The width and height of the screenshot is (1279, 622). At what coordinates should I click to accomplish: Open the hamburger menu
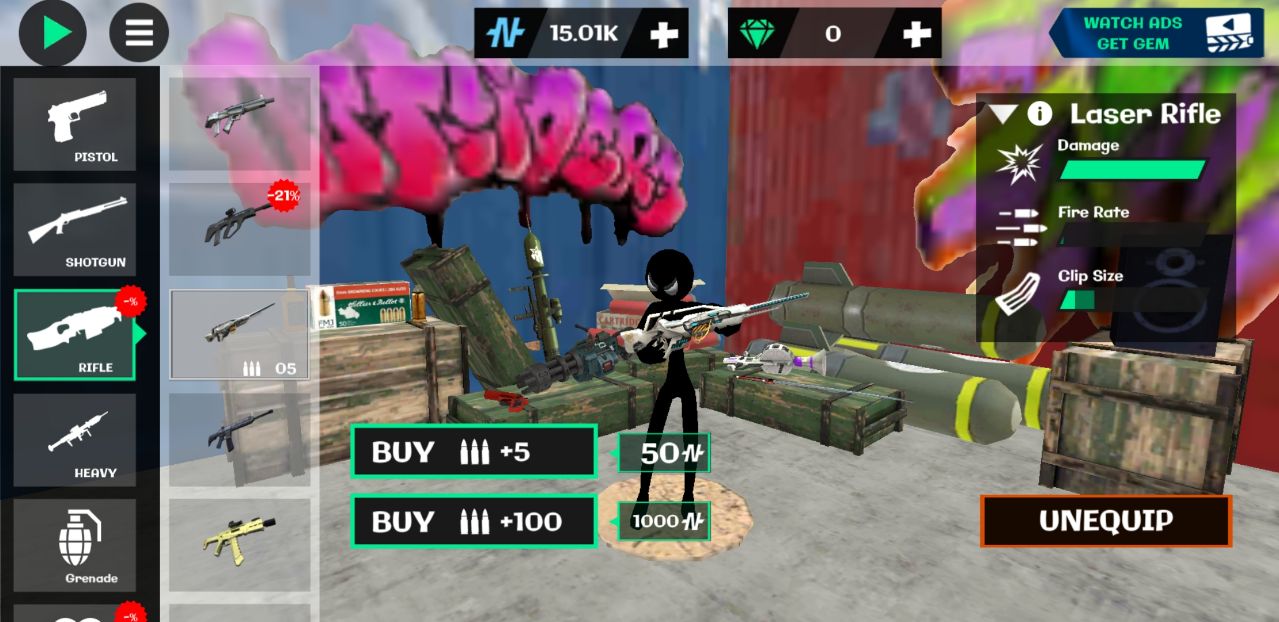tap(139, 33)
